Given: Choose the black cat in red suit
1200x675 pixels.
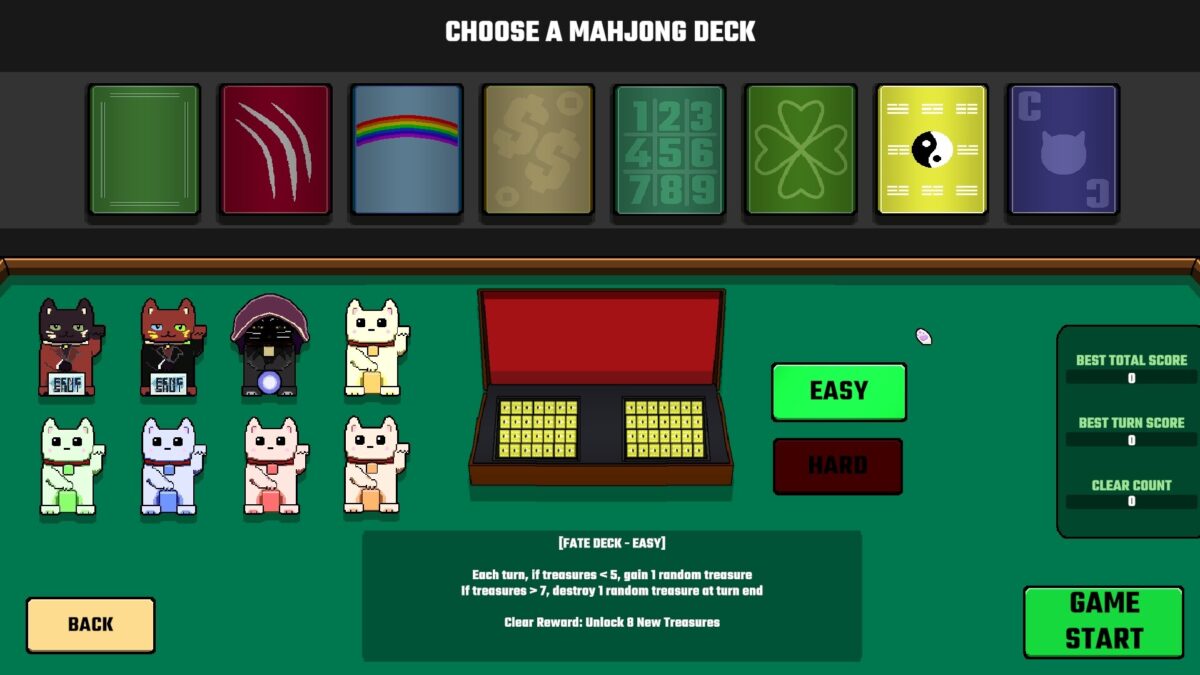Looking at the screenshot, I should (68, 347).
